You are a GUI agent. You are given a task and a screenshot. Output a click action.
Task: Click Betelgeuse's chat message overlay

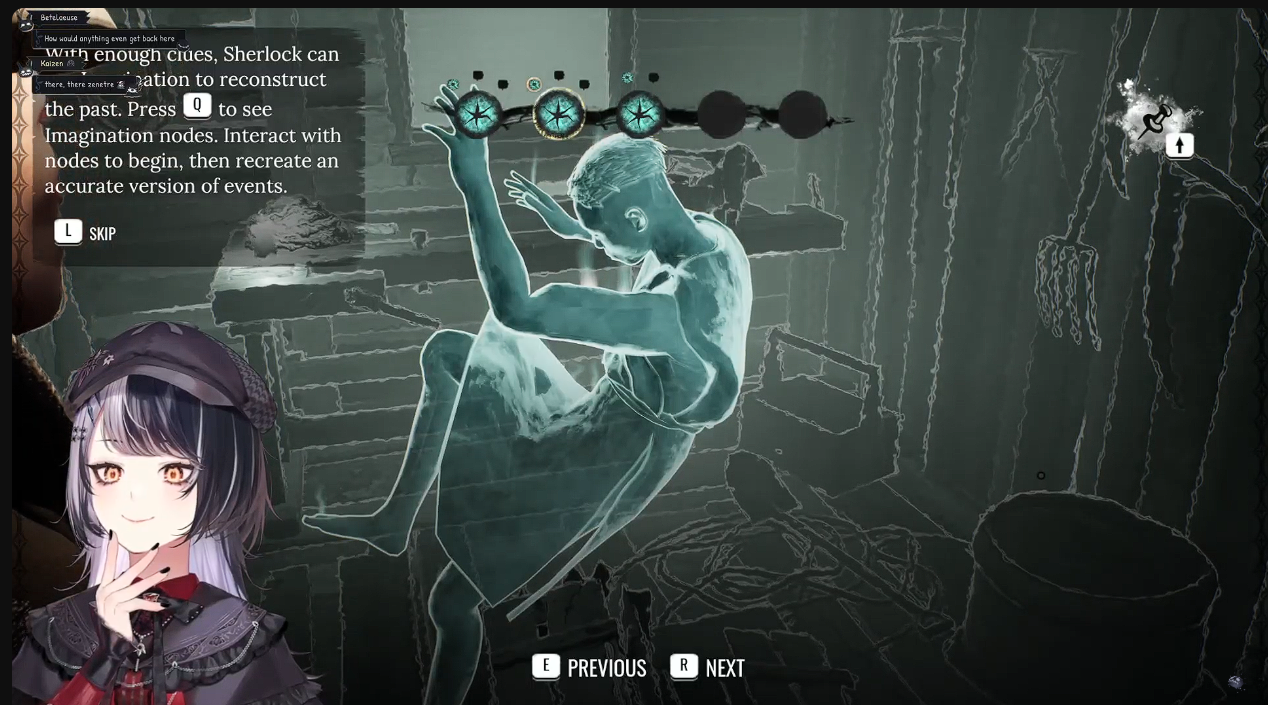click(109, 39)
